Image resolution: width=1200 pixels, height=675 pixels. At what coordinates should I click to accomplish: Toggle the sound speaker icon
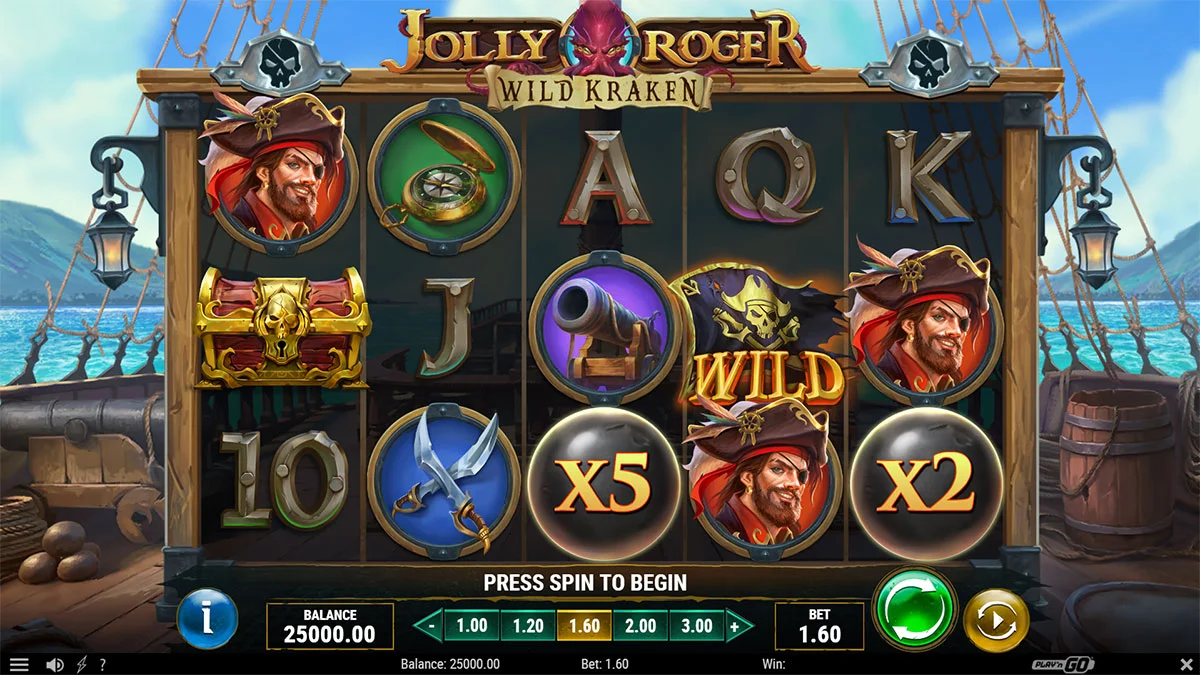pos(55,664)
